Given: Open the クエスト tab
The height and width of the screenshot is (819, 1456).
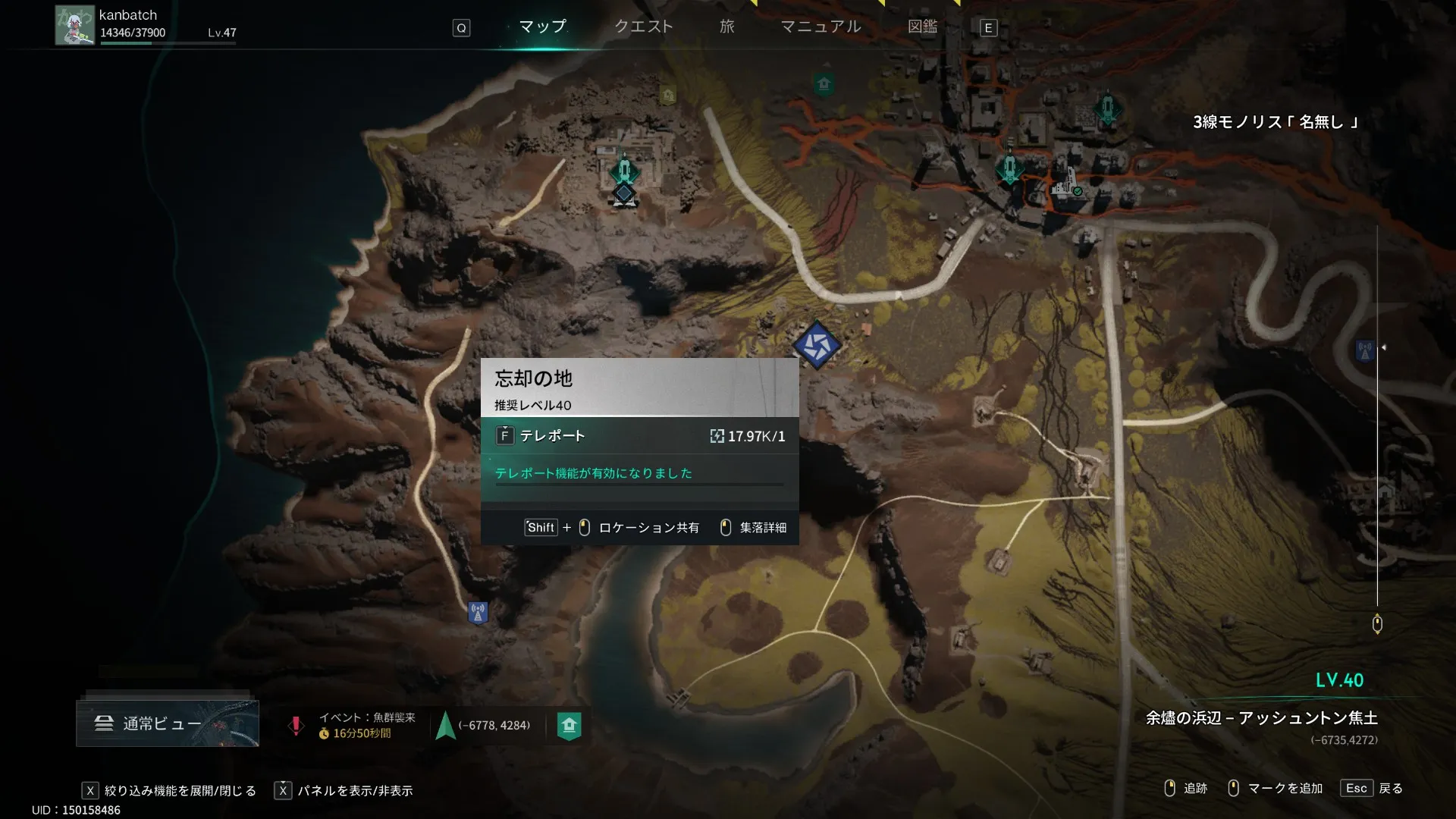Looking at the screenshot, I should pyautogui.click(x=643, y=27).
